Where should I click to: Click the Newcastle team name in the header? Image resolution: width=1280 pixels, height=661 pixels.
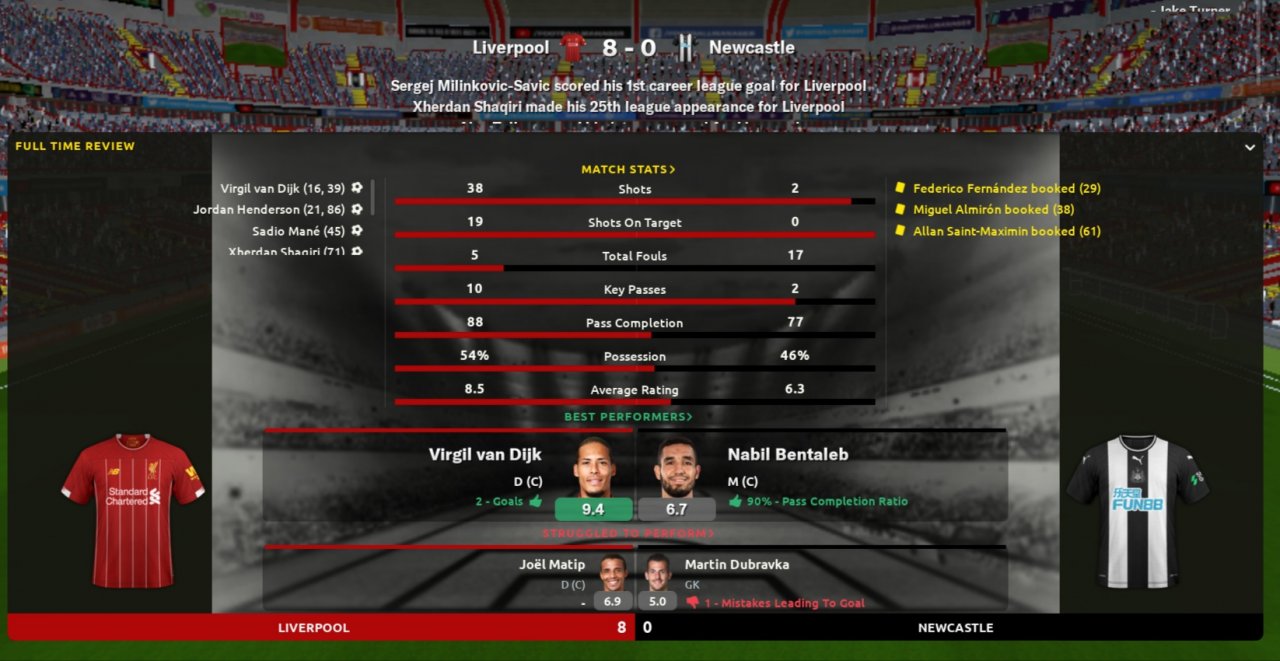751,47
